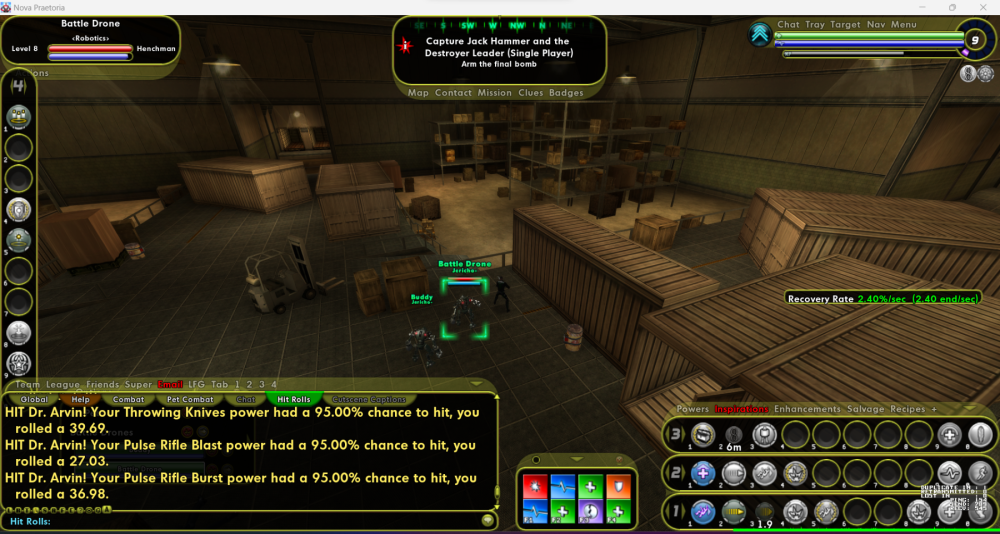The width and height of the screenshot is (1000, 534).
Task: Use the red burst inspiration
Action: (534, 484)
